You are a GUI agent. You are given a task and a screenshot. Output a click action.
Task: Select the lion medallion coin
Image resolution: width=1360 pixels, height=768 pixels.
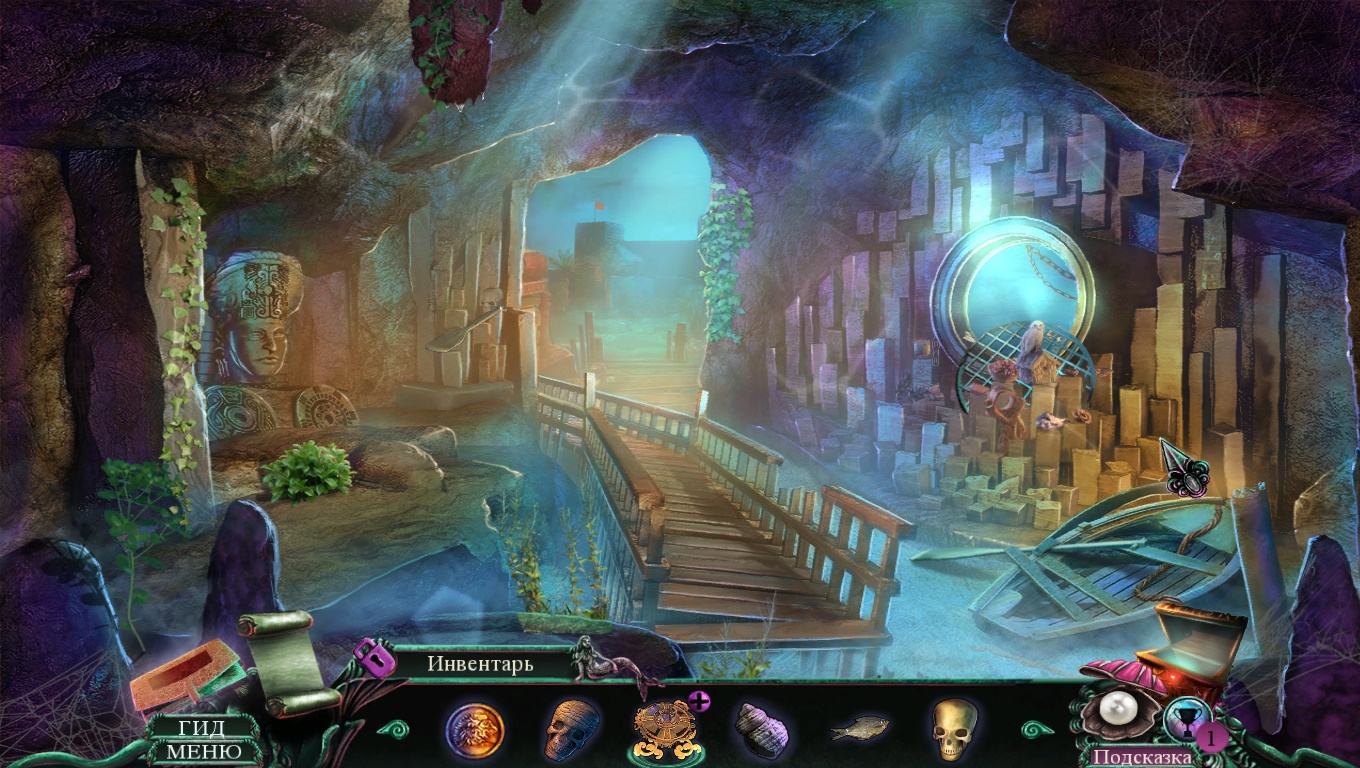pyautogui.click(x=474, y=731)
